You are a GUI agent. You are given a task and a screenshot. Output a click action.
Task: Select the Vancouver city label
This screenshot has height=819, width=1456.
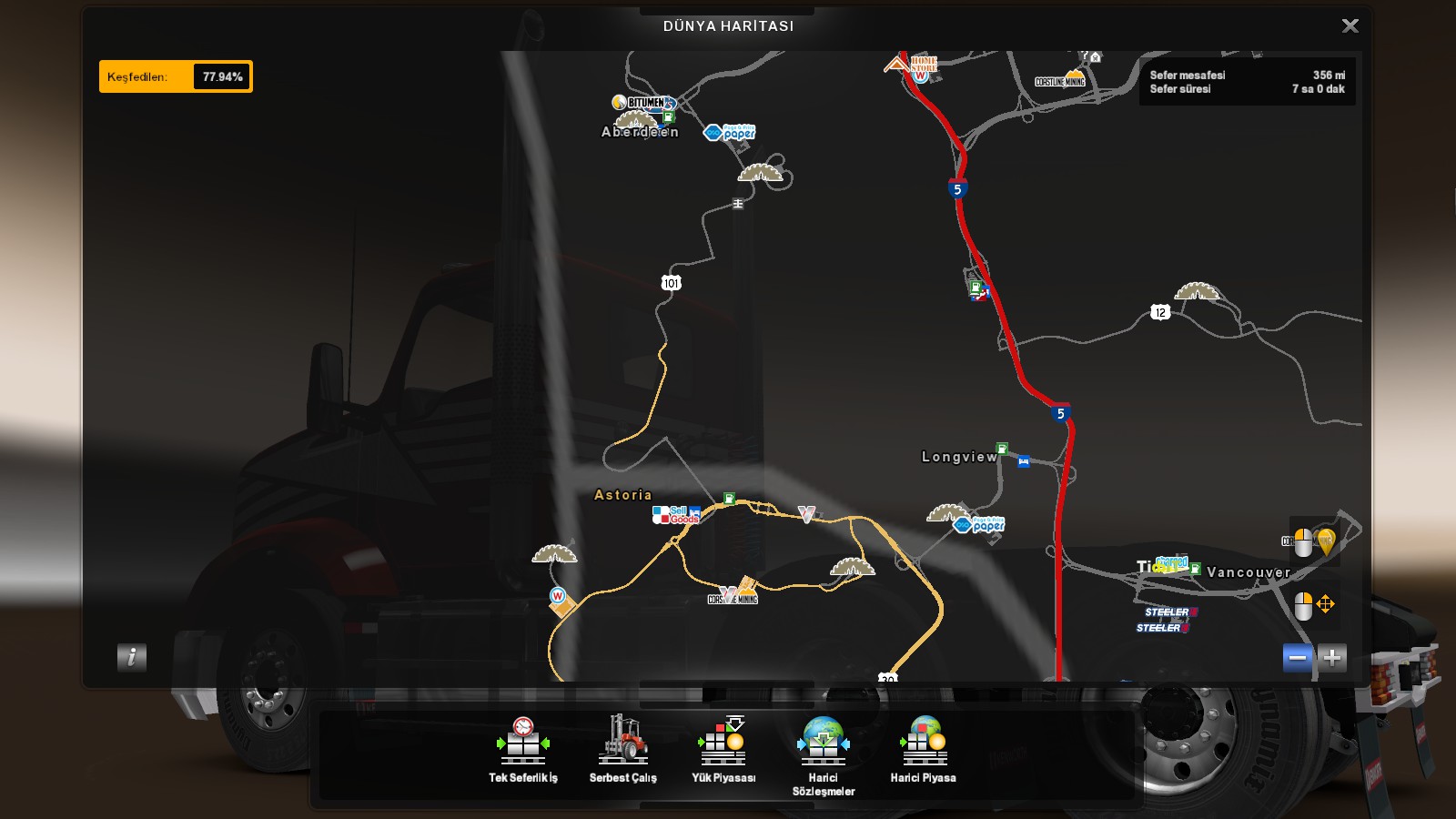pos(1249,572)
